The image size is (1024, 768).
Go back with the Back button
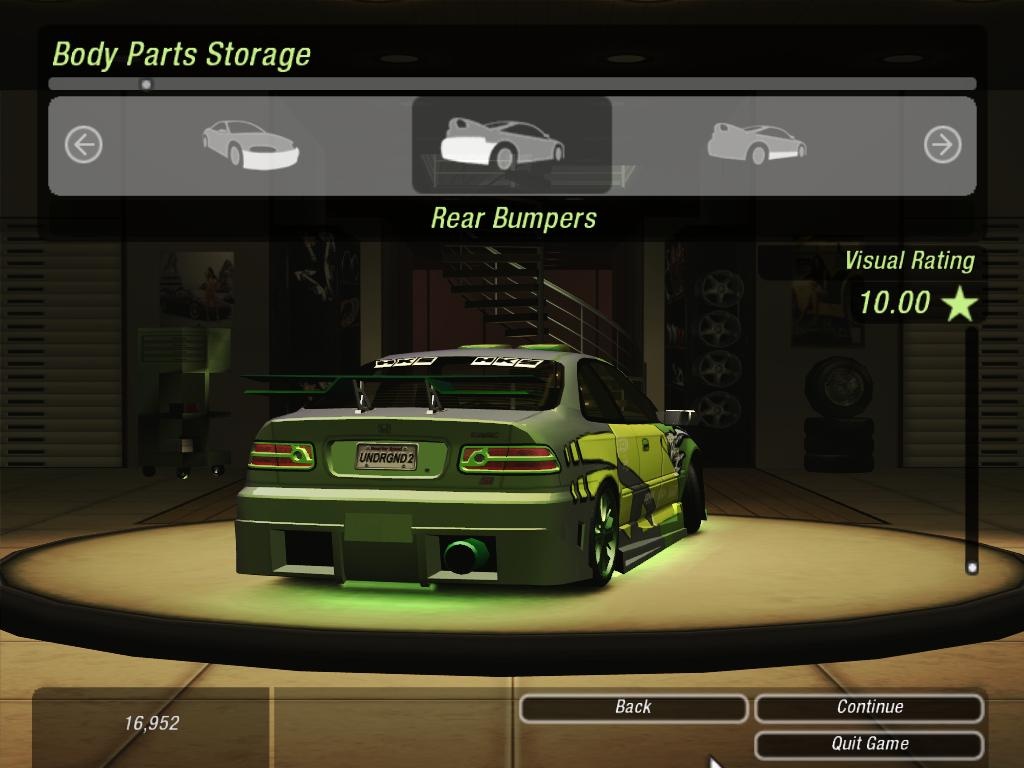(633, 708)
